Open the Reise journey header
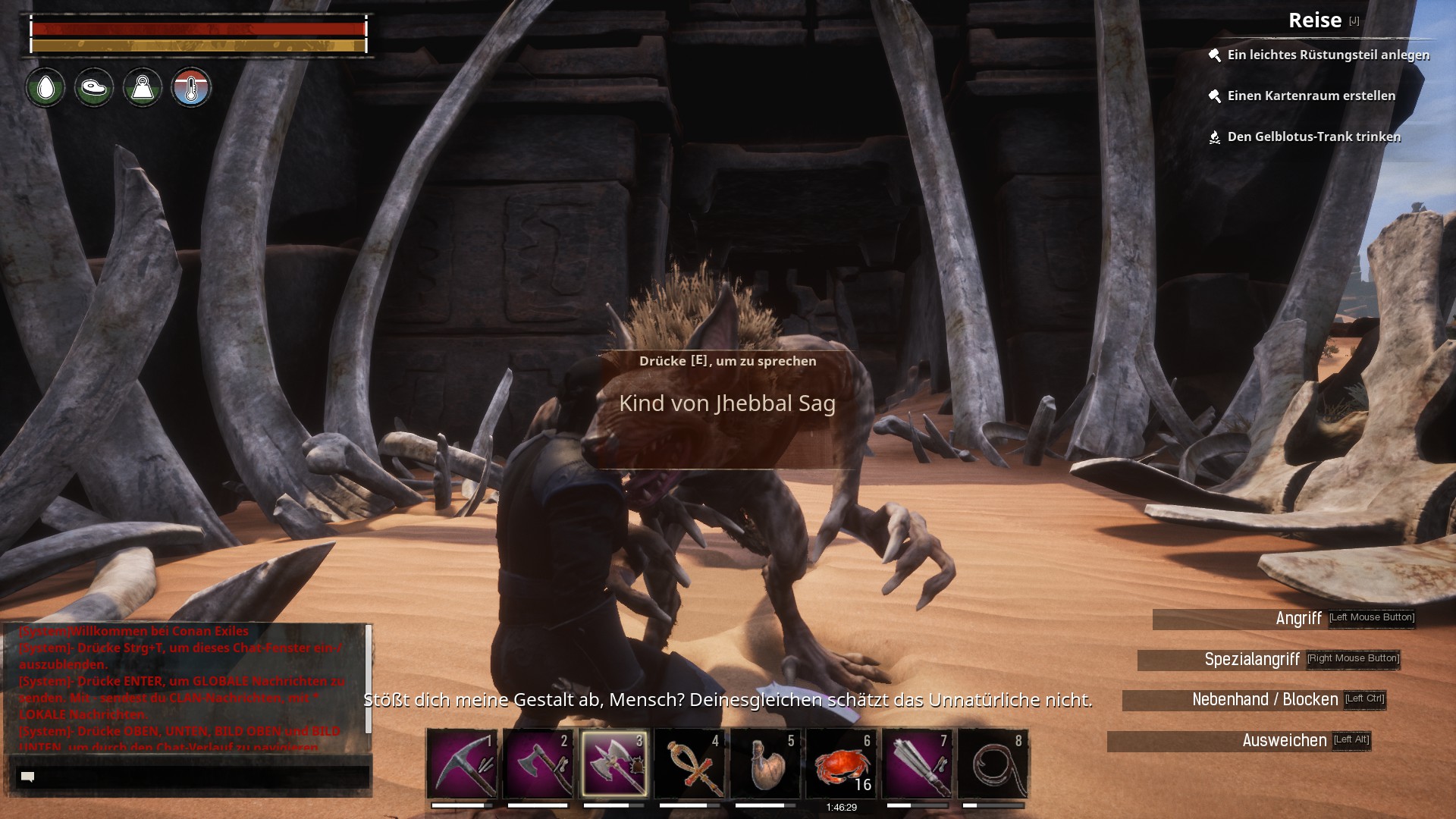This screenshot has height=819, width=1456. click(x=1315, y=20)
